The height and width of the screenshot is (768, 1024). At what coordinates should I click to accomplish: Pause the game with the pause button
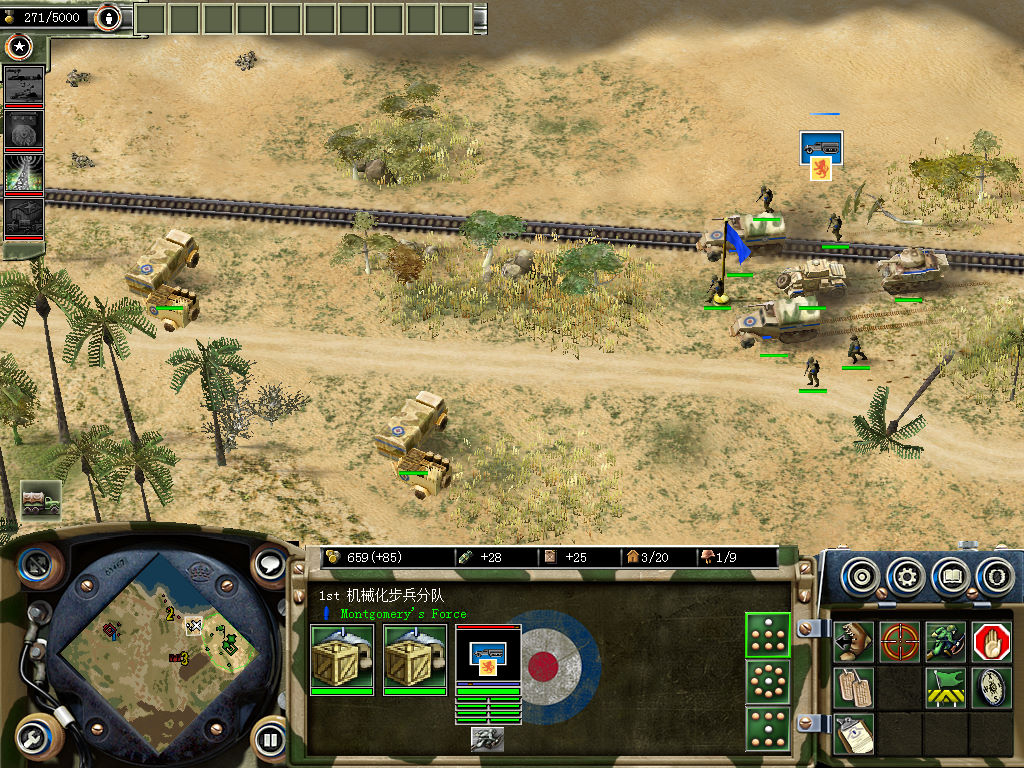pyautogui.click(x=270, y=739)
